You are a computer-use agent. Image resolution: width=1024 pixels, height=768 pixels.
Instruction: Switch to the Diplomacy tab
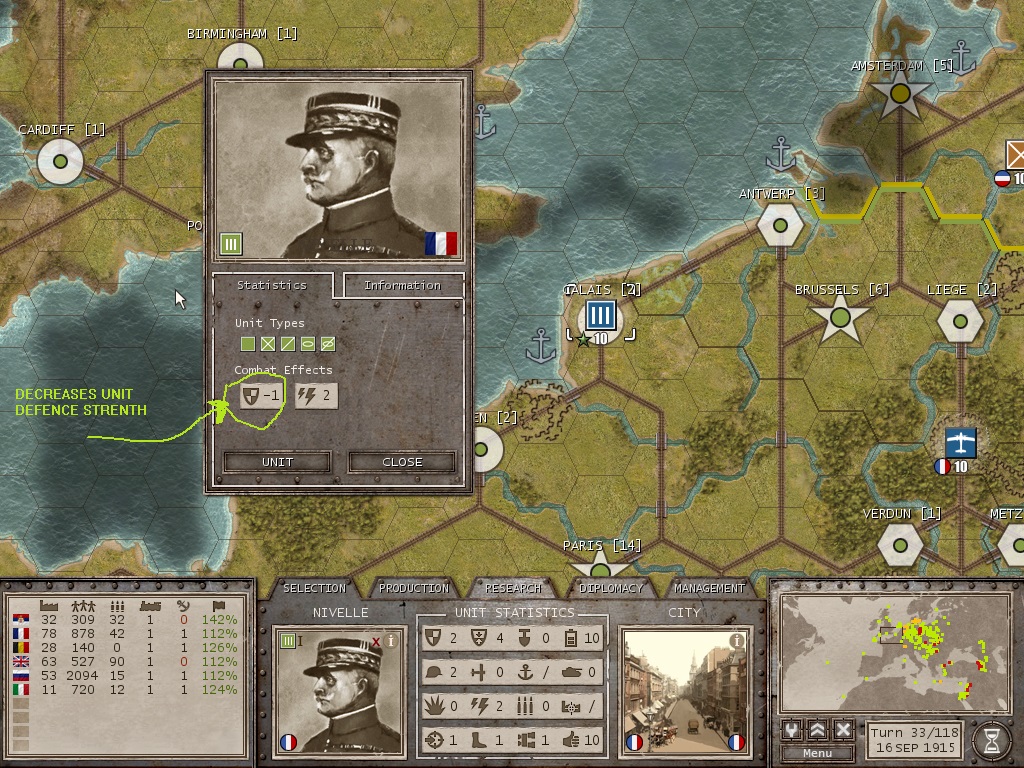click(x=610, y=588)
